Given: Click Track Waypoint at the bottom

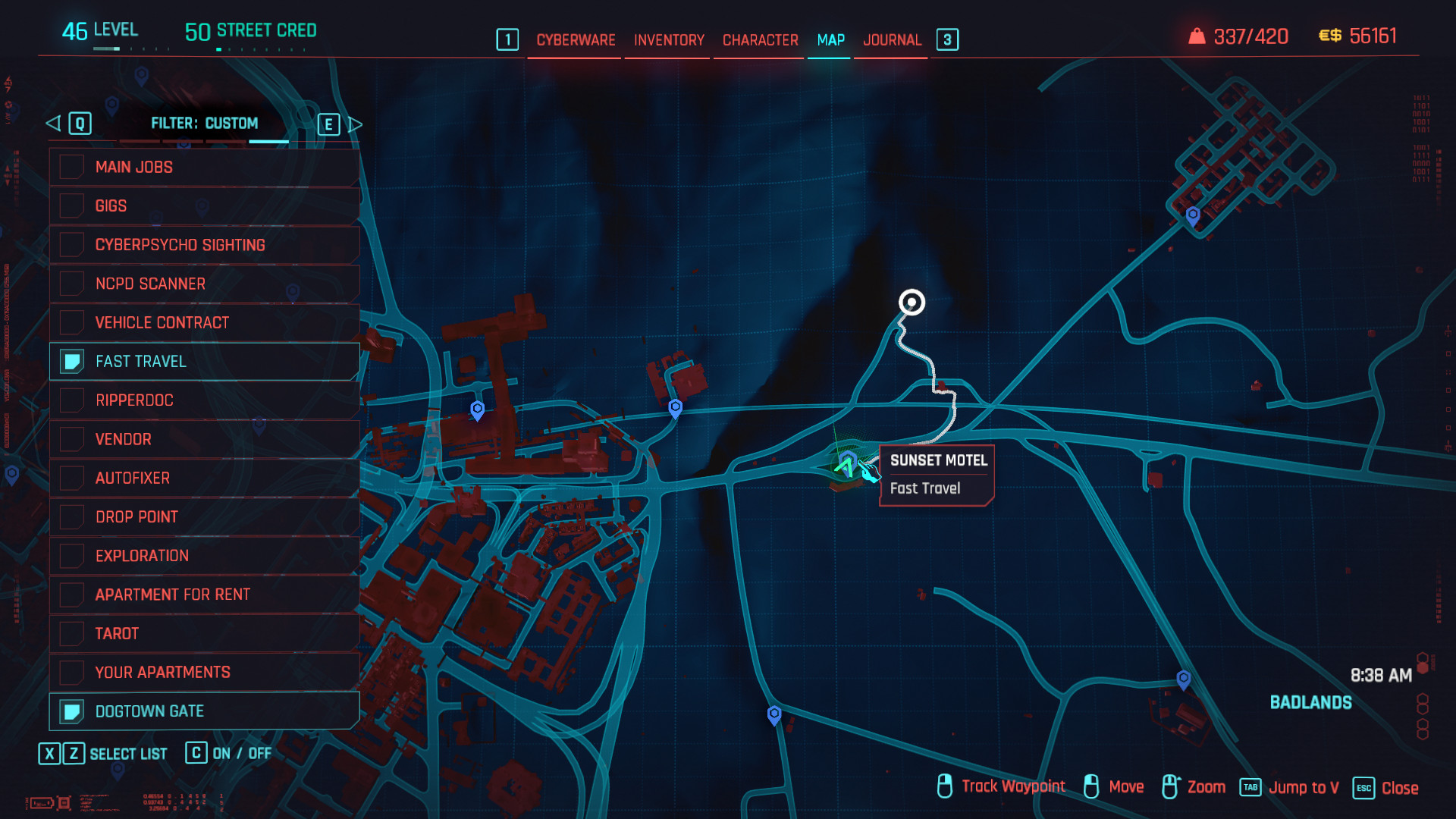Looking at the screenshot, I should tap(1013, 786).
